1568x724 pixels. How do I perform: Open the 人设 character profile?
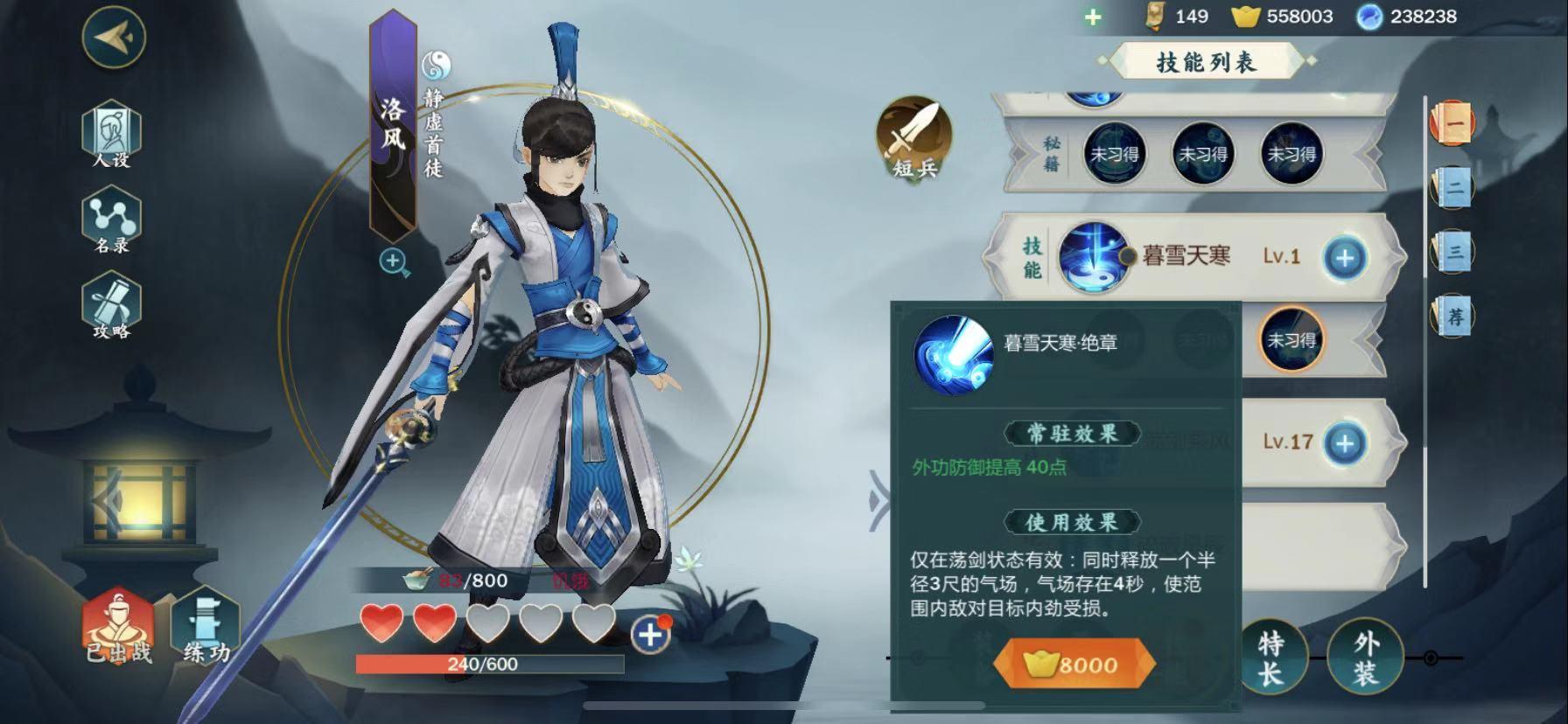point(111,134)
